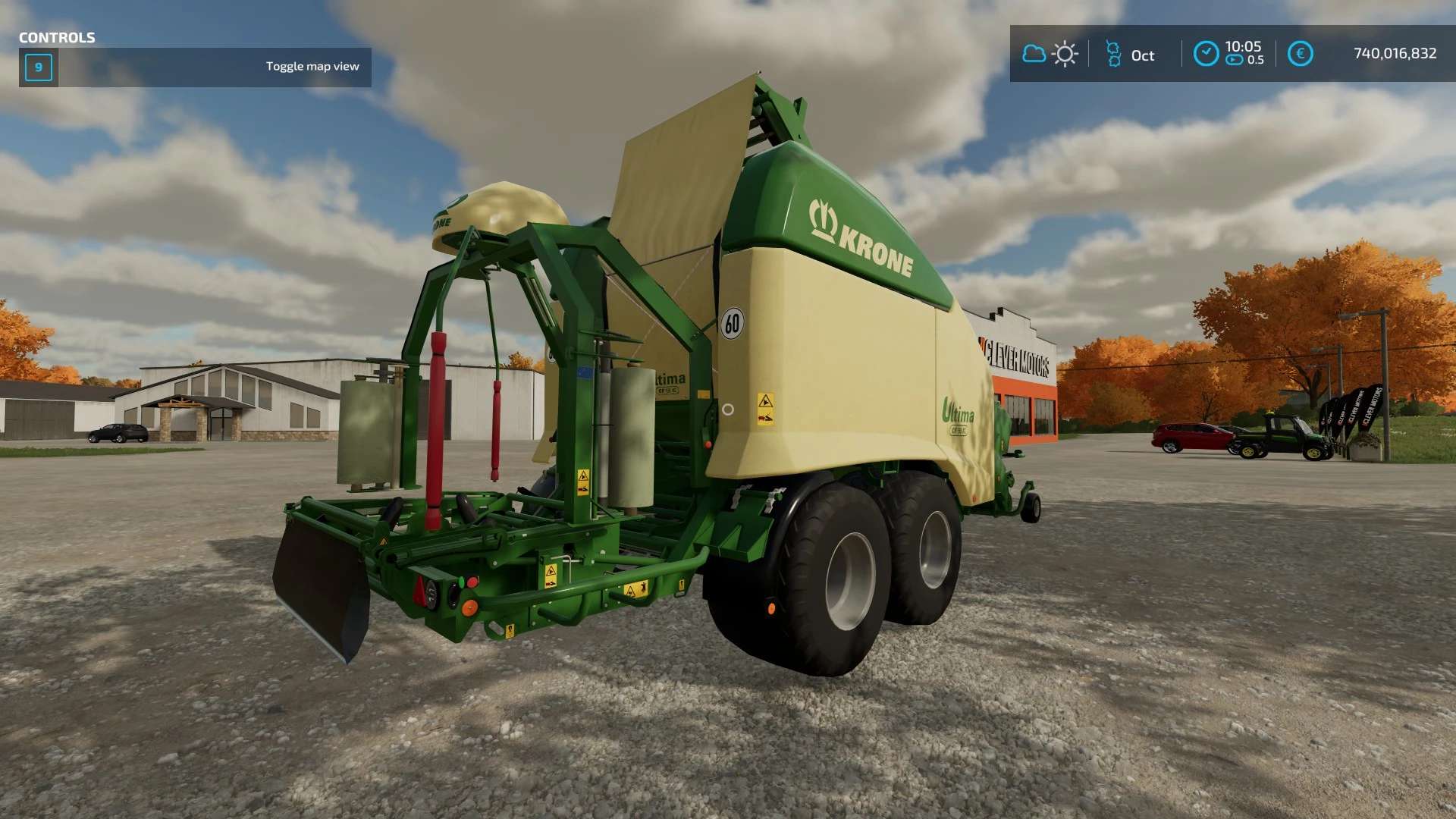The height and width of the screenshot is (819, 1456).
Task: Click the clock icon beside the time
Action: pos(1206,54)
